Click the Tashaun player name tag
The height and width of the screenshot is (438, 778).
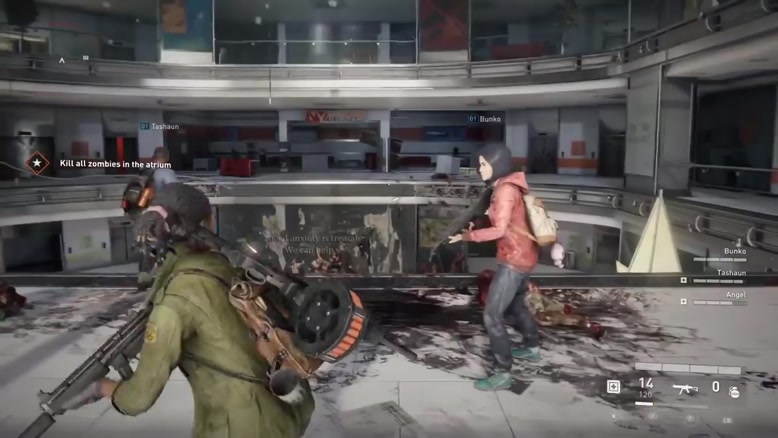pyautogui.click(x=163, y=127)
